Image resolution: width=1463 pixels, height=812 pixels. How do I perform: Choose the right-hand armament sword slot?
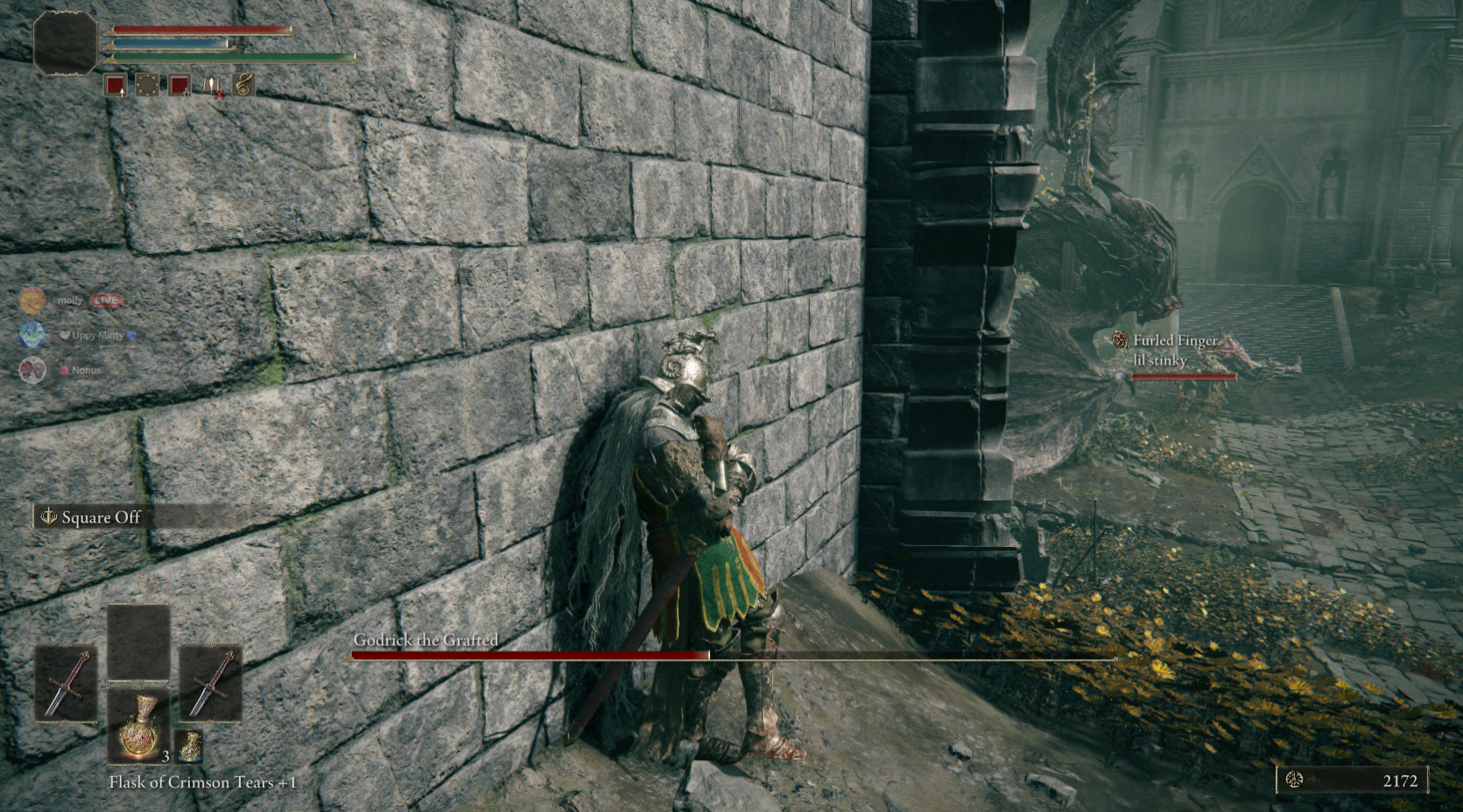click(210, 683)
